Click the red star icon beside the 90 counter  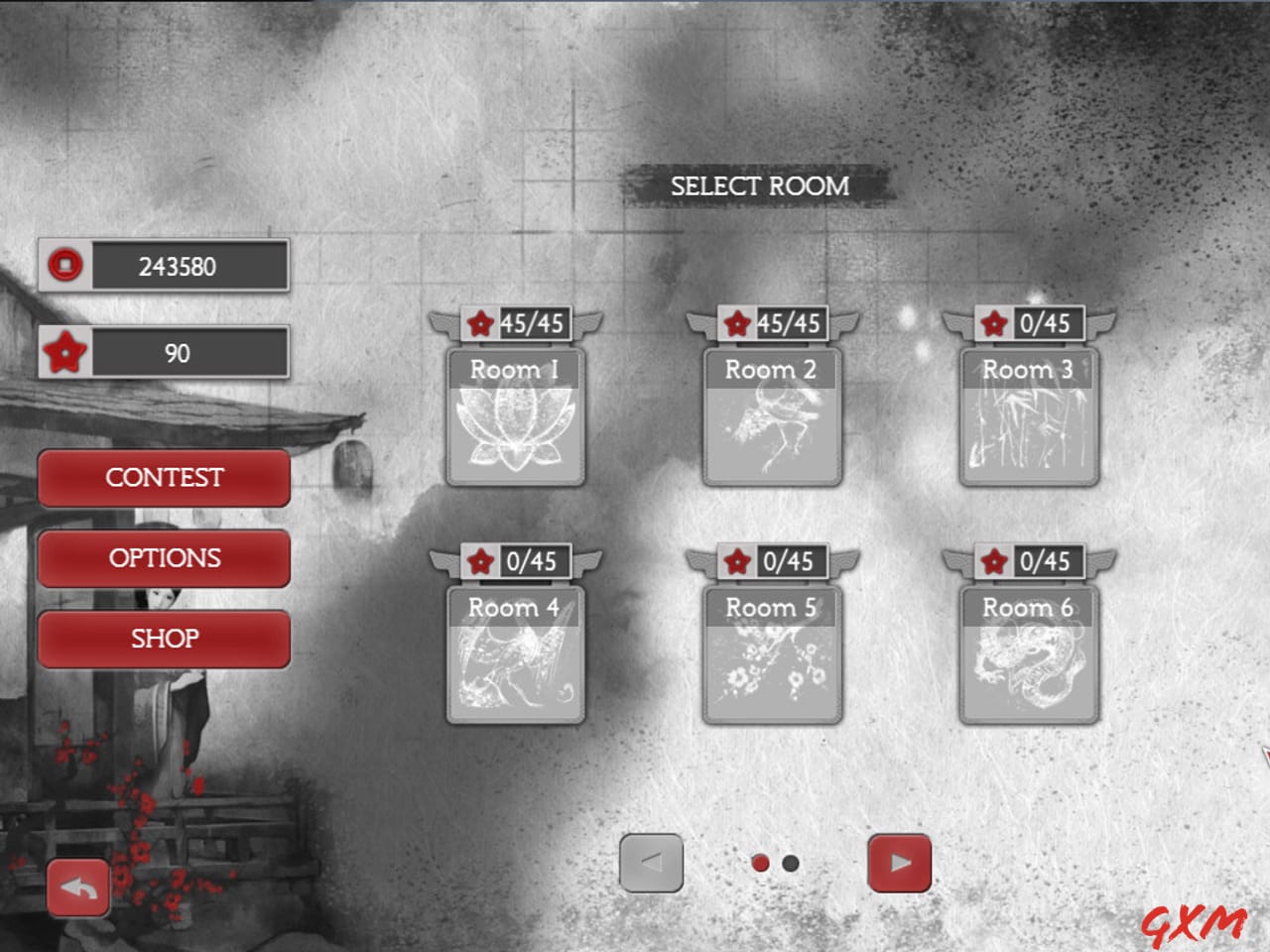[63, 352]
